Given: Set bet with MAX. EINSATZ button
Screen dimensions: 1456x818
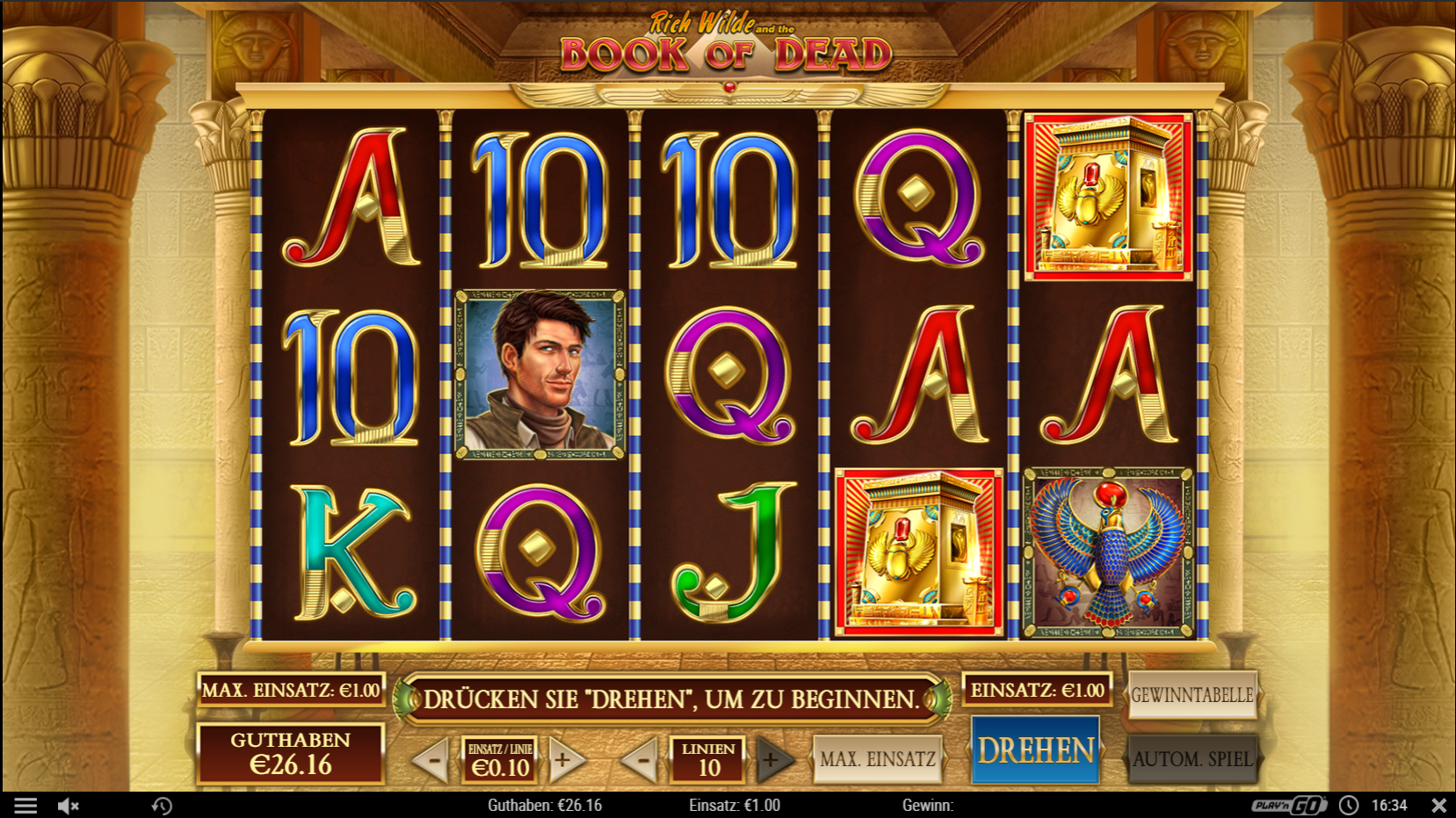Looking at the screenshot, I should point(877,759).
